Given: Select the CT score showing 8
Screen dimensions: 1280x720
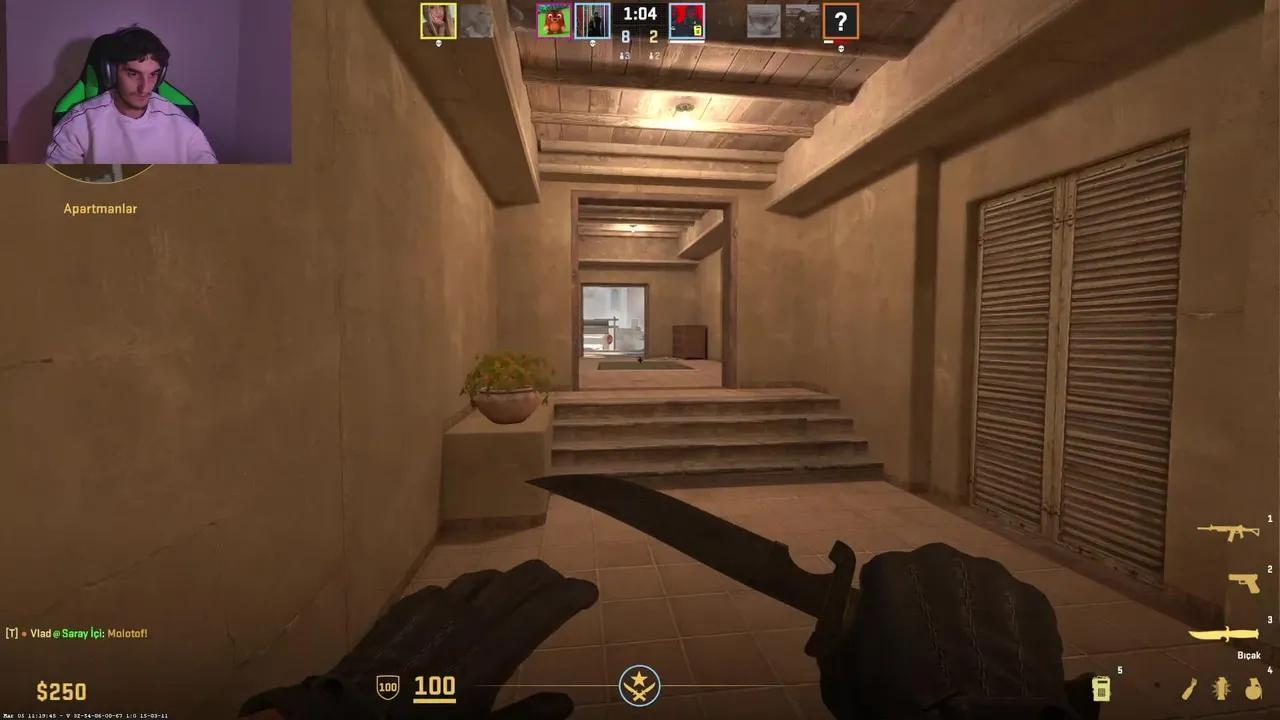Looking at the screenshot, I should point(624,34).
